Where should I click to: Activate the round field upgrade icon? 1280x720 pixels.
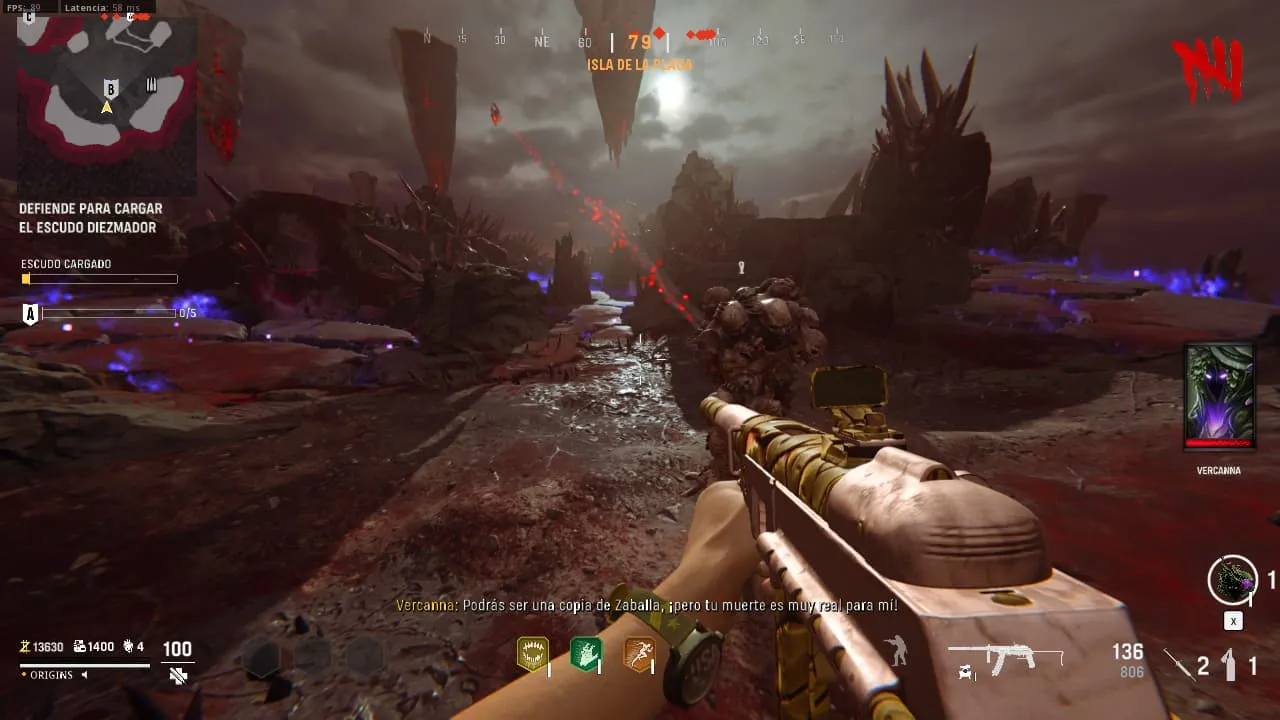pyautogui.click(x=1232, y=580)
